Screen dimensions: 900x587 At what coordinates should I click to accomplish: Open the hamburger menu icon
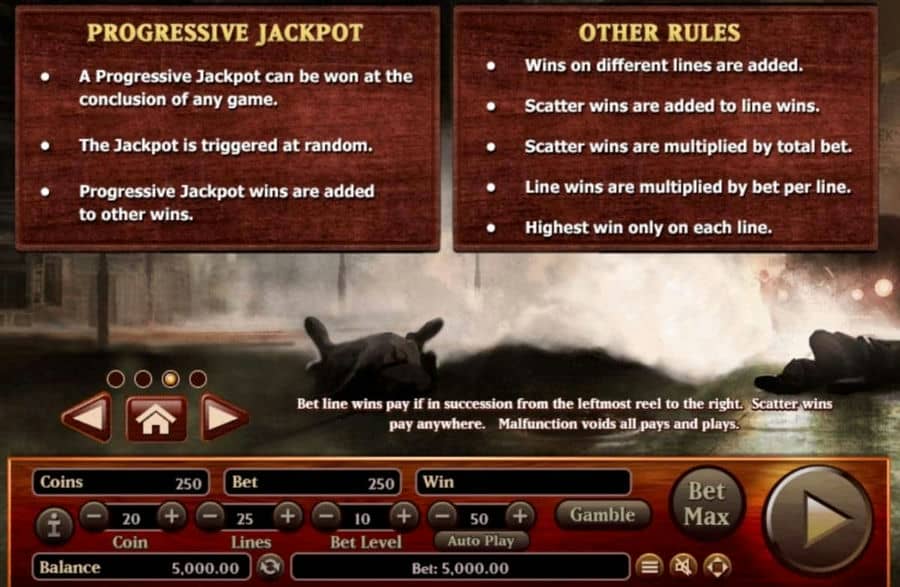pos(649,567)
